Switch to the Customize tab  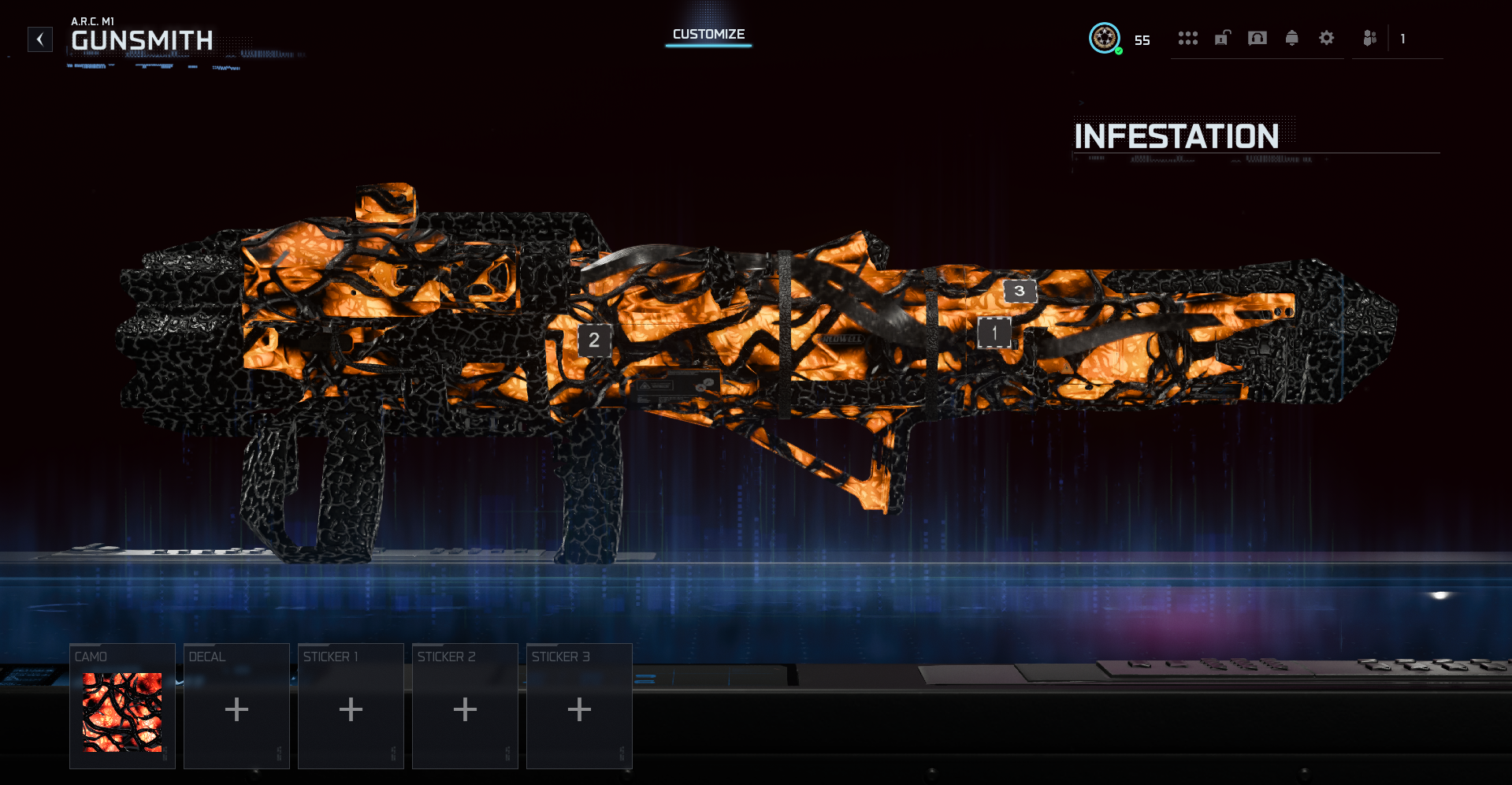(x=708, y=35)
